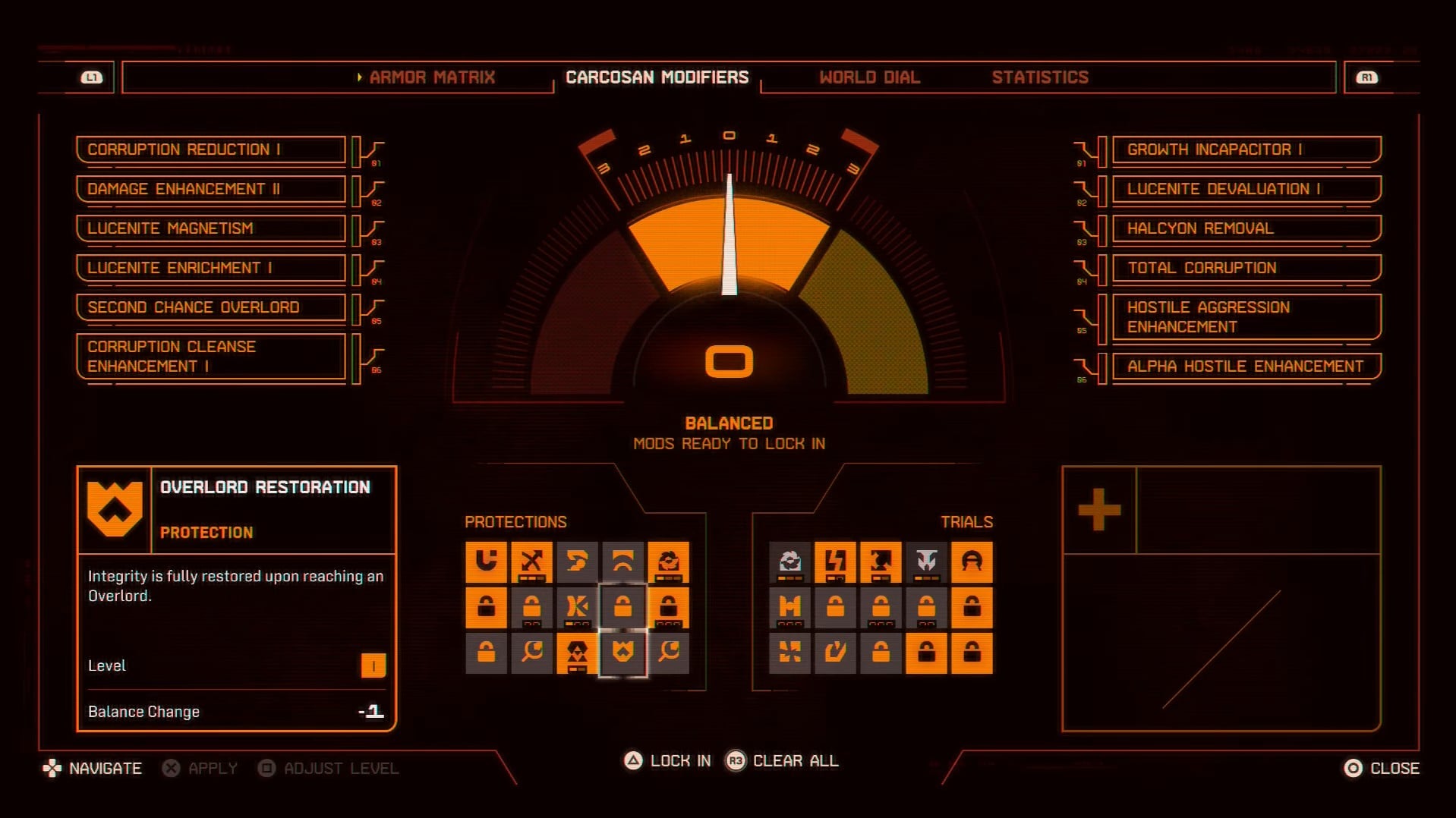Viewport: 1456px width, 818px height.
Task: Select Corruption Cleanse Enhancement I
Action: coord(210,356)
